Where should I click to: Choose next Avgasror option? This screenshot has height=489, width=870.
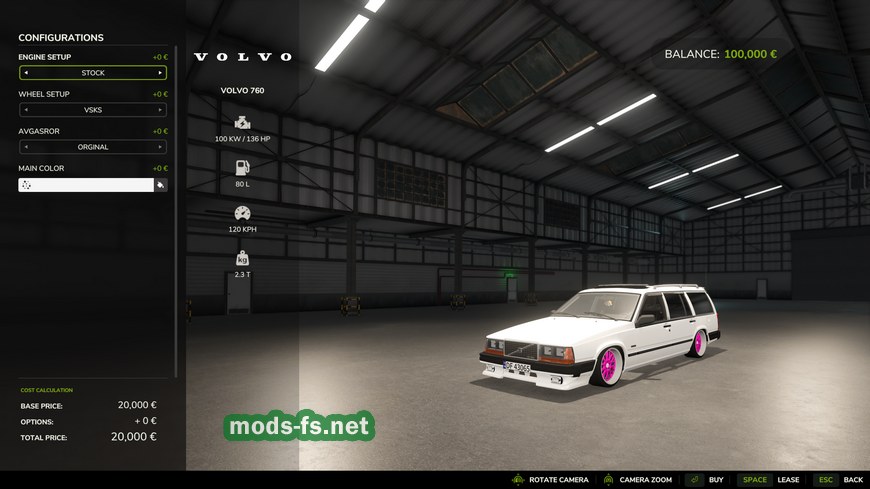160,147
